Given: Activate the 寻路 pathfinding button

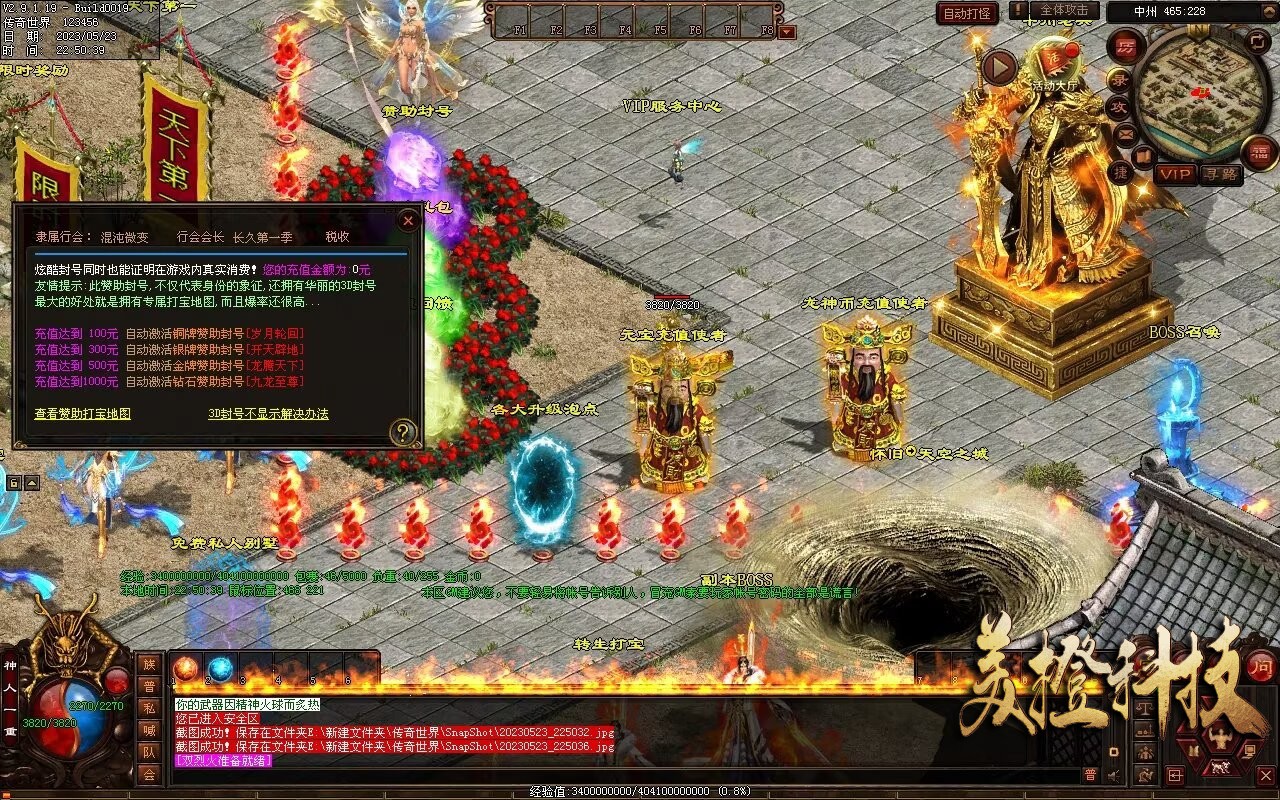Looking at the screenshot, I should click(x=1219, y=173).
